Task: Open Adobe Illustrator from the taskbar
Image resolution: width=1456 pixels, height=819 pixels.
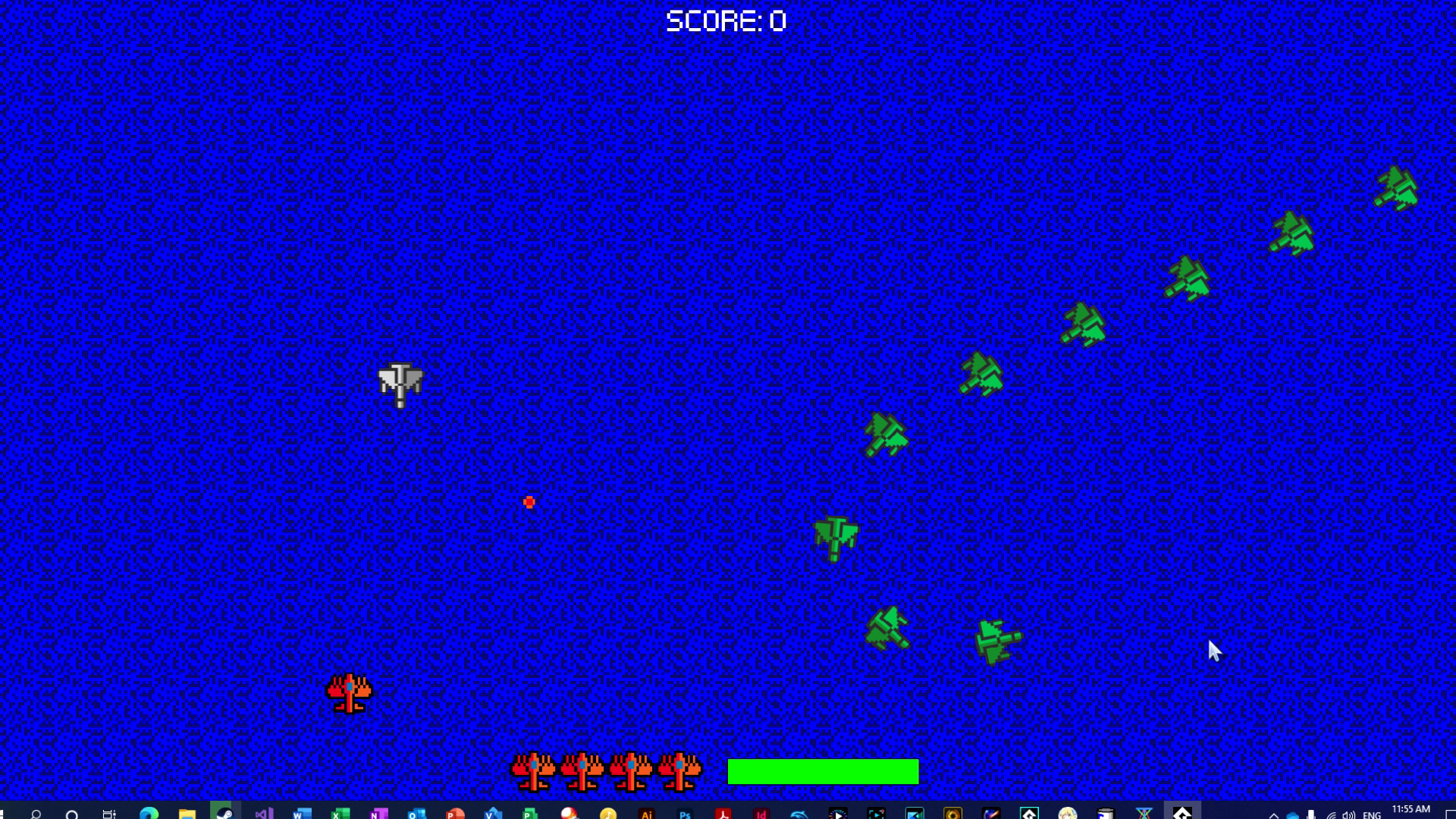Action: pyautogui.click(x=648, y=811)
